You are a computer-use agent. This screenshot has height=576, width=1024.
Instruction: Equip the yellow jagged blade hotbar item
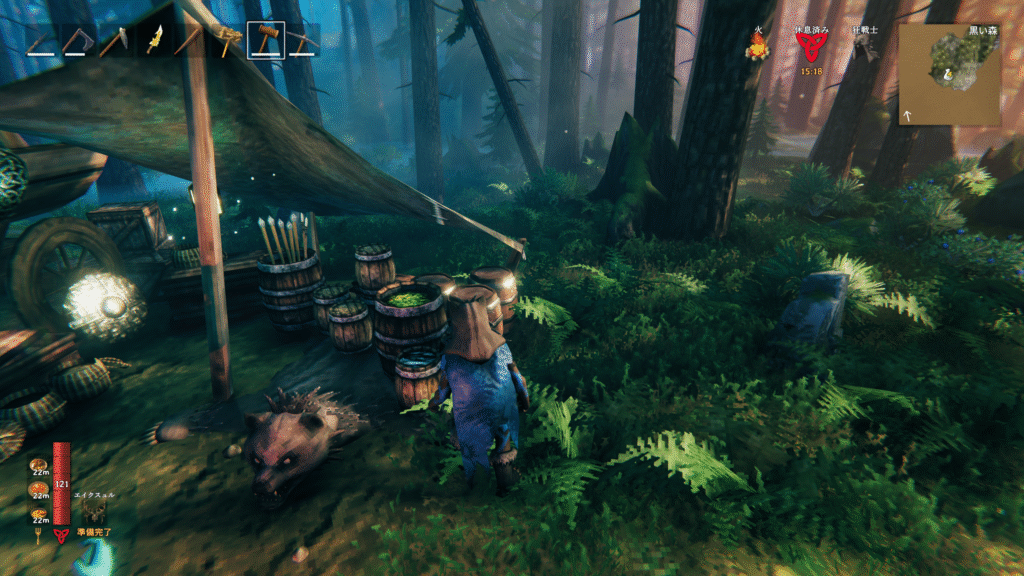[155, 41]
